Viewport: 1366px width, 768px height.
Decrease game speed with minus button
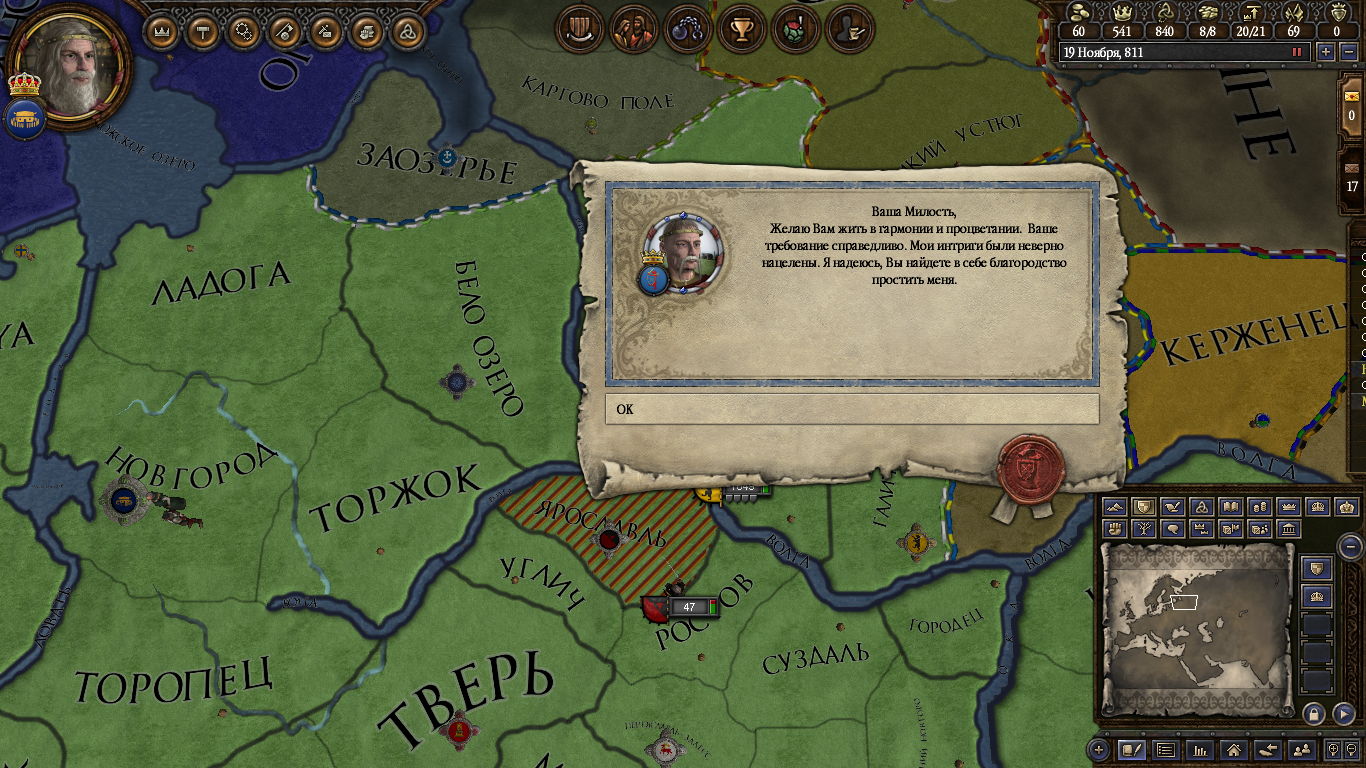pyautogui.click(x=1346, y=52)
